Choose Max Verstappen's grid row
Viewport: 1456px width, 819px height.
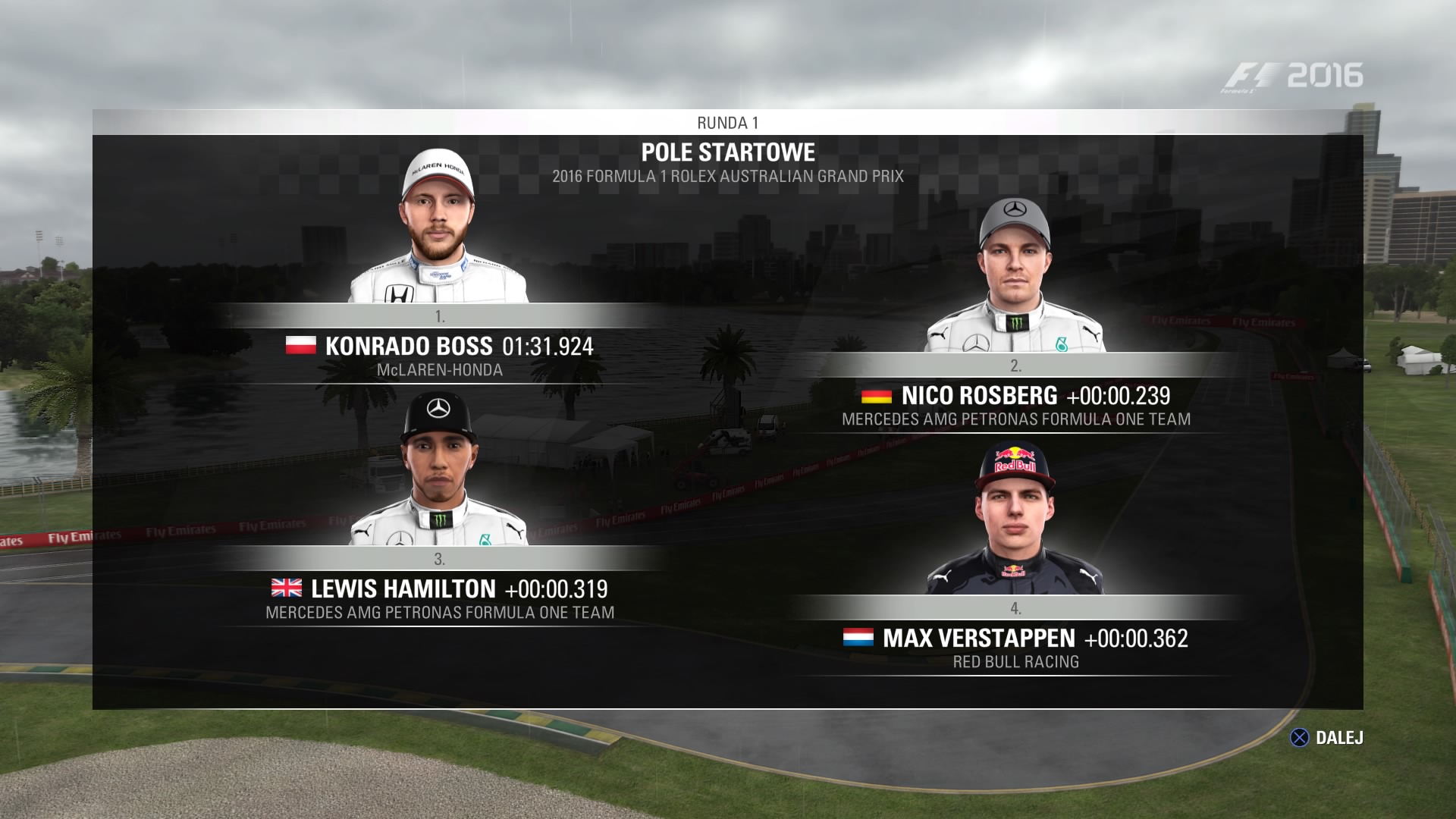(x=1015, y=639)
